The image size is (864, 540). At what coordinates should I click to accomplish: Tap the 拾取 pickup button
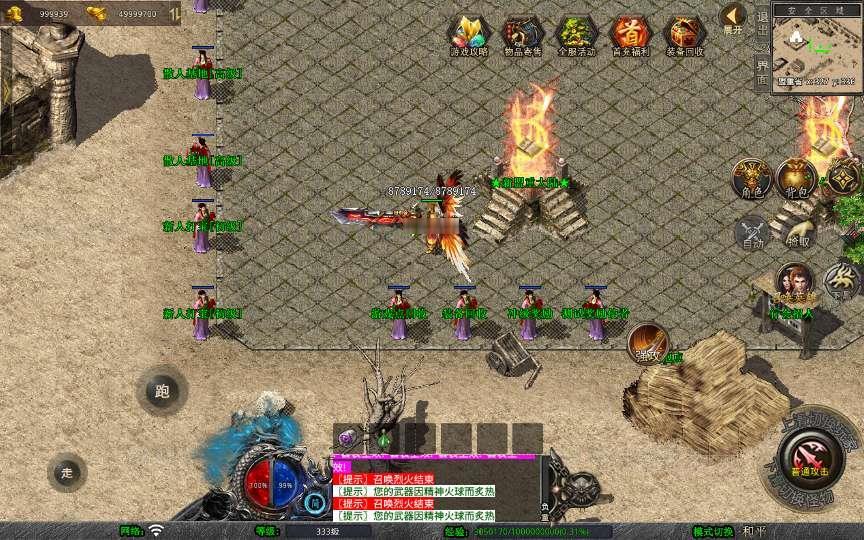(798, 232)
